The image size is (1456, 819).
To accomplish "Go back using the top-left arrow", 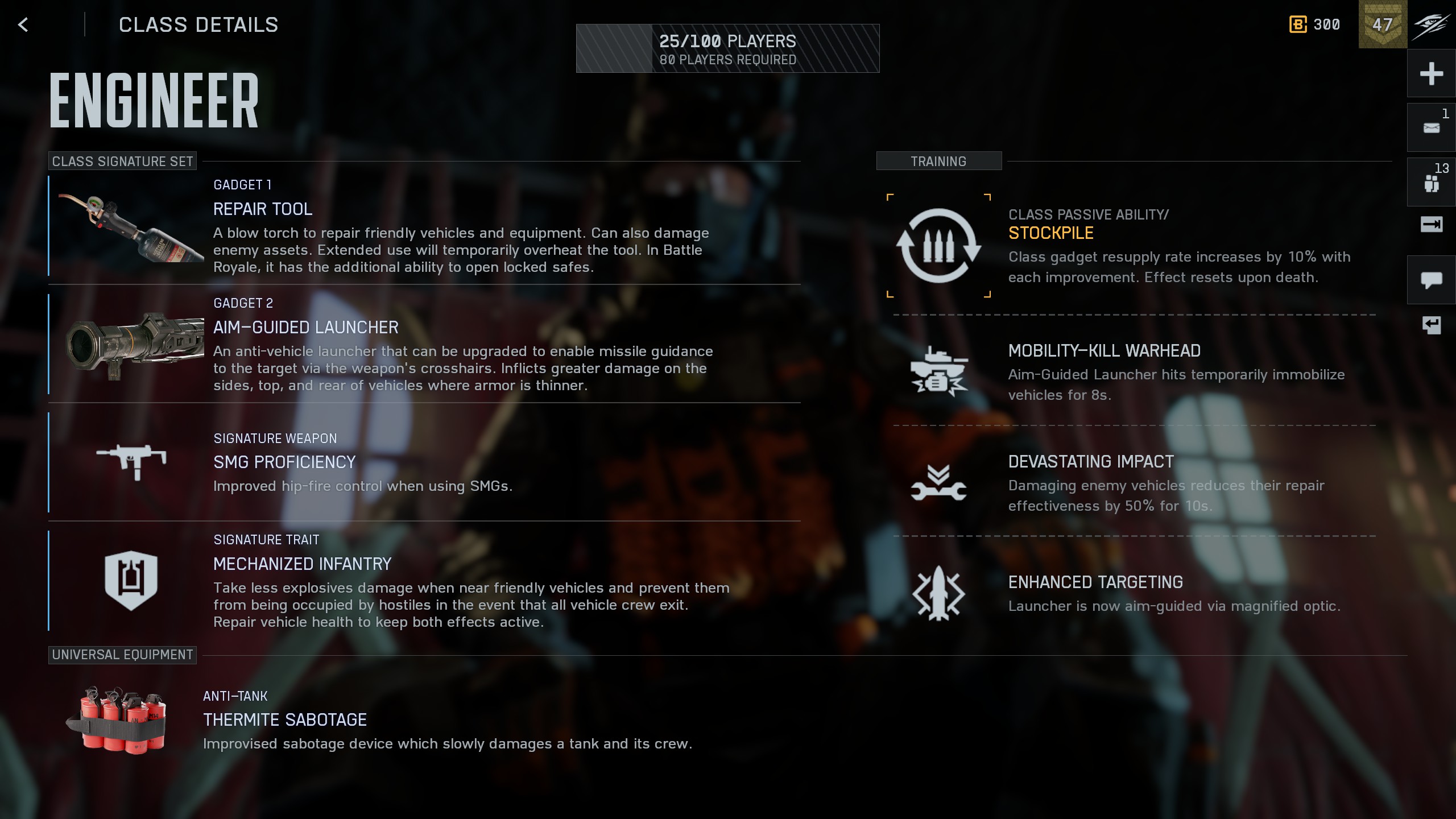I will click(23, 25).
